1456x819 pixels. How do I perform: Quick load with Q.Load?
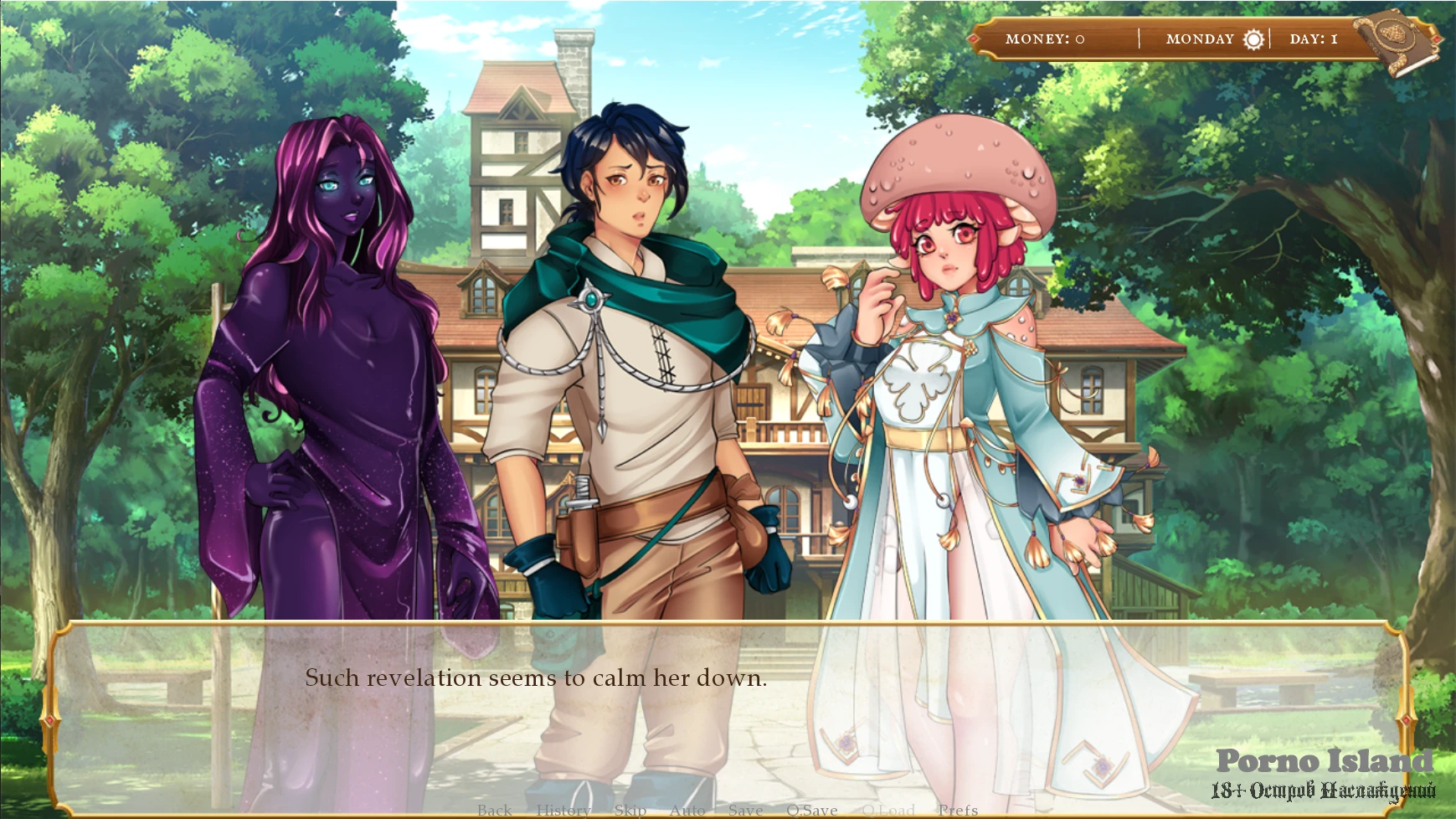click(x=887, y=810)
